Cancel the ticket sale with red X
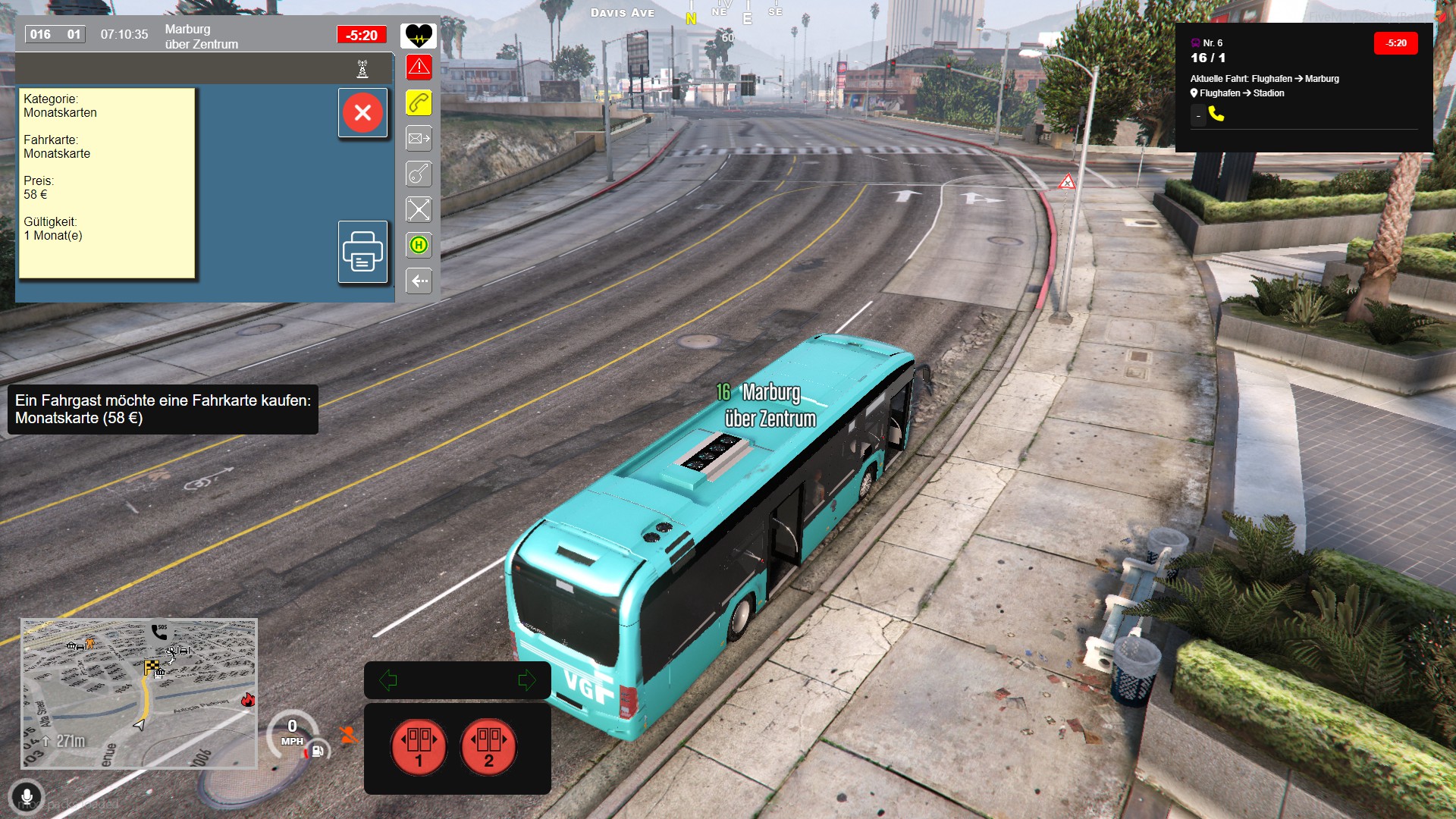 click(362, 113)
